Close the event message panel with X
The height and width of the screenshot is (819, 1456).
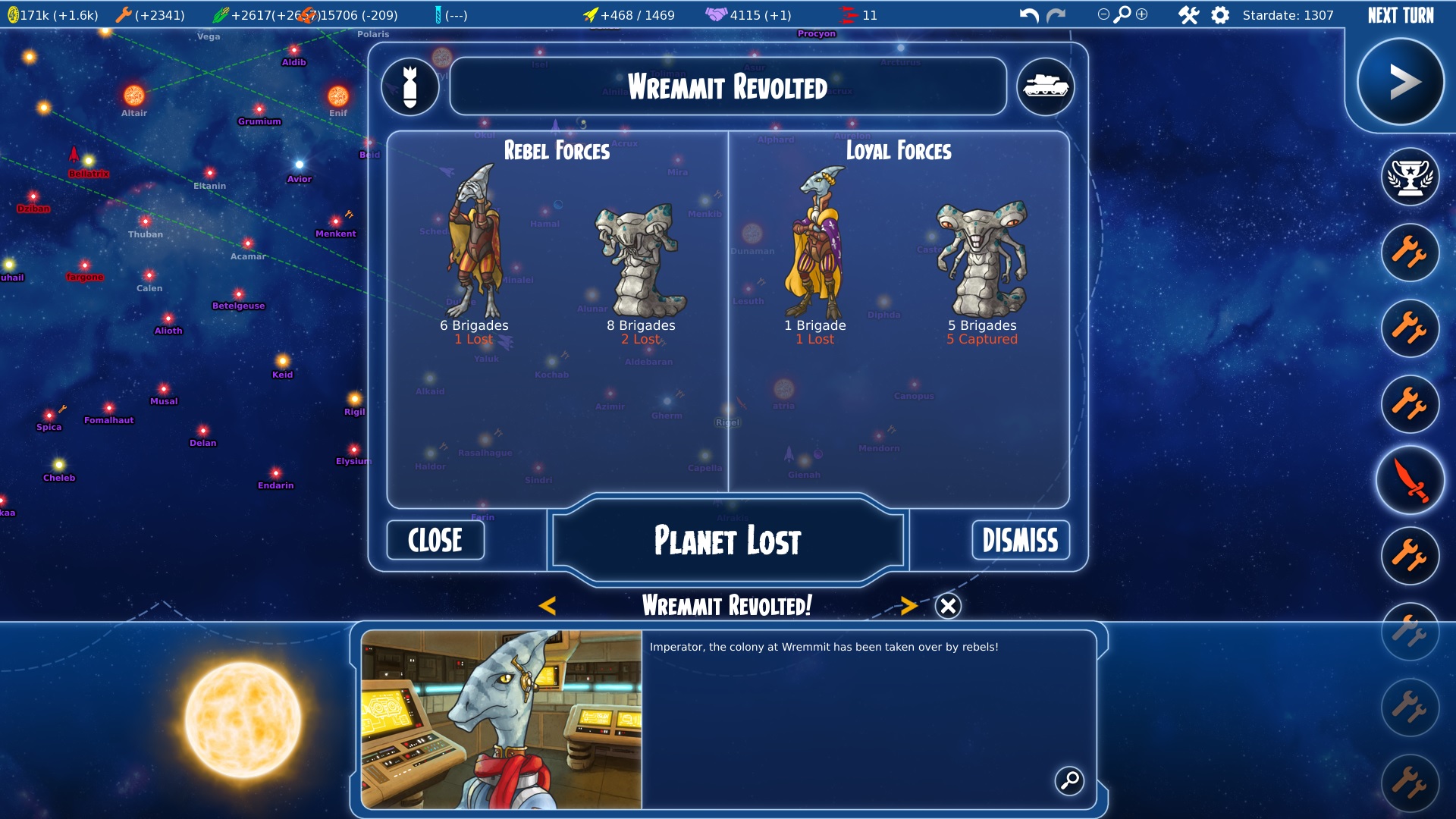point(948,606)
